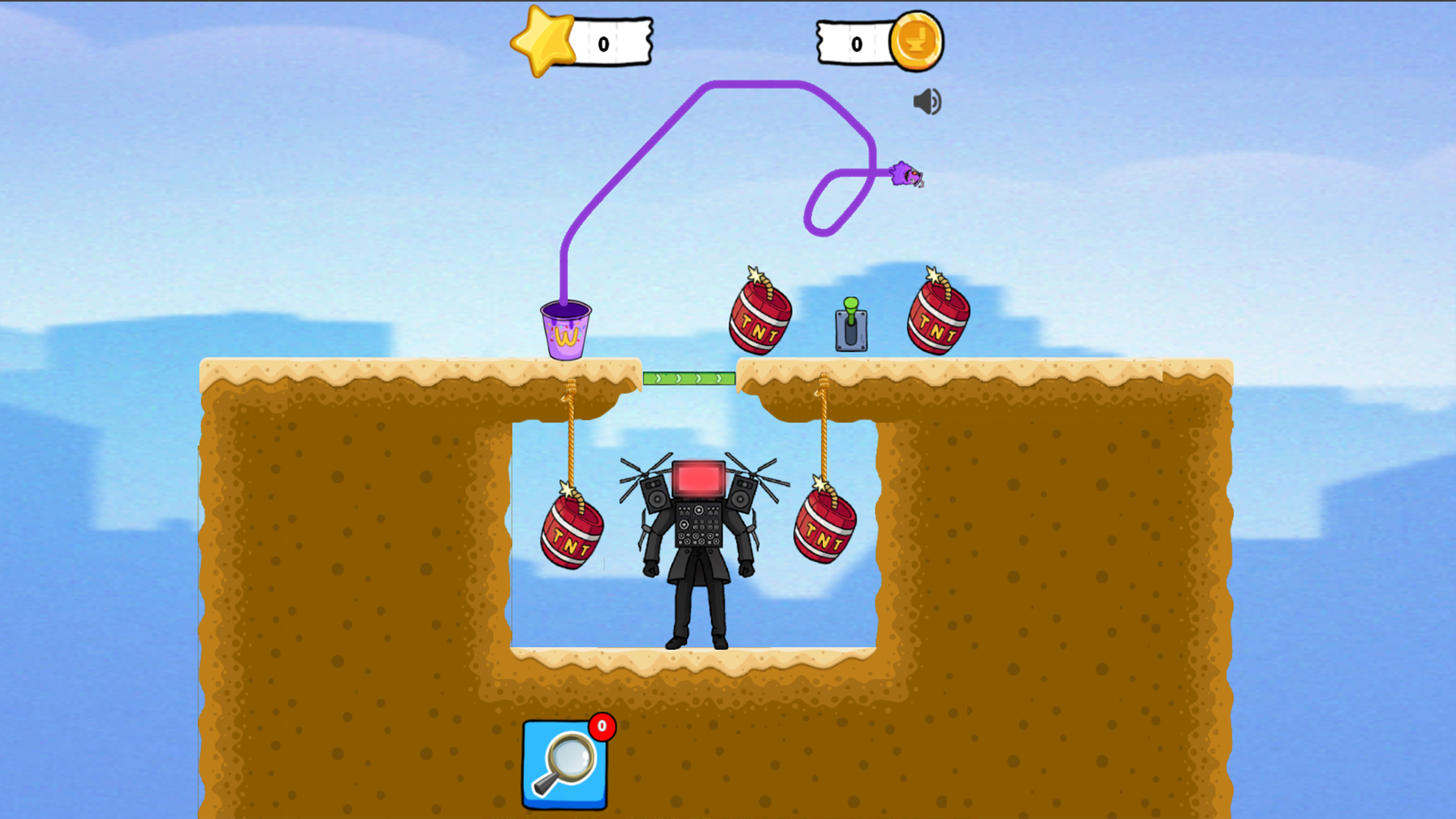The height and width of the screenshot is (819, 1456).
Task: Click the left rope anchor on the ledge
Action: (570, 387)
